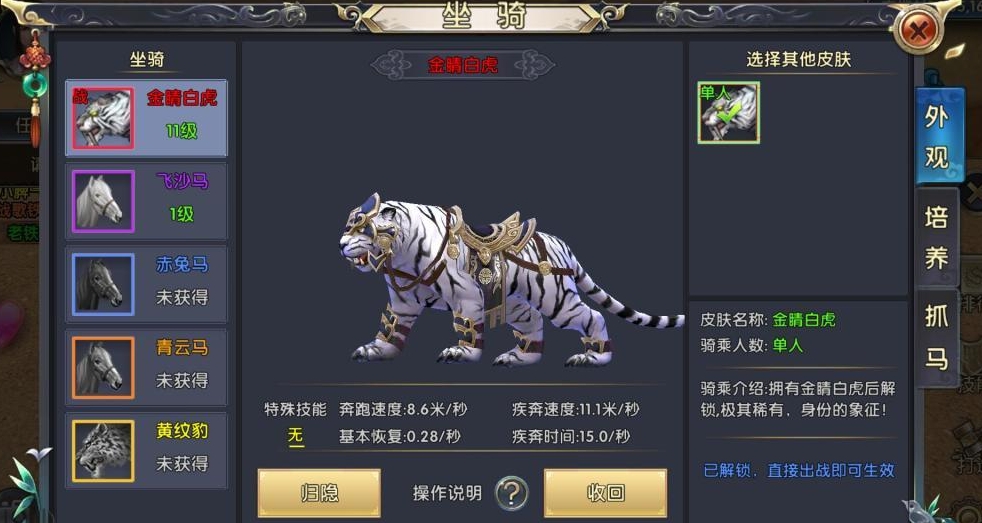
Task: Pick the 青云马 mount entry
Action: 146,367
